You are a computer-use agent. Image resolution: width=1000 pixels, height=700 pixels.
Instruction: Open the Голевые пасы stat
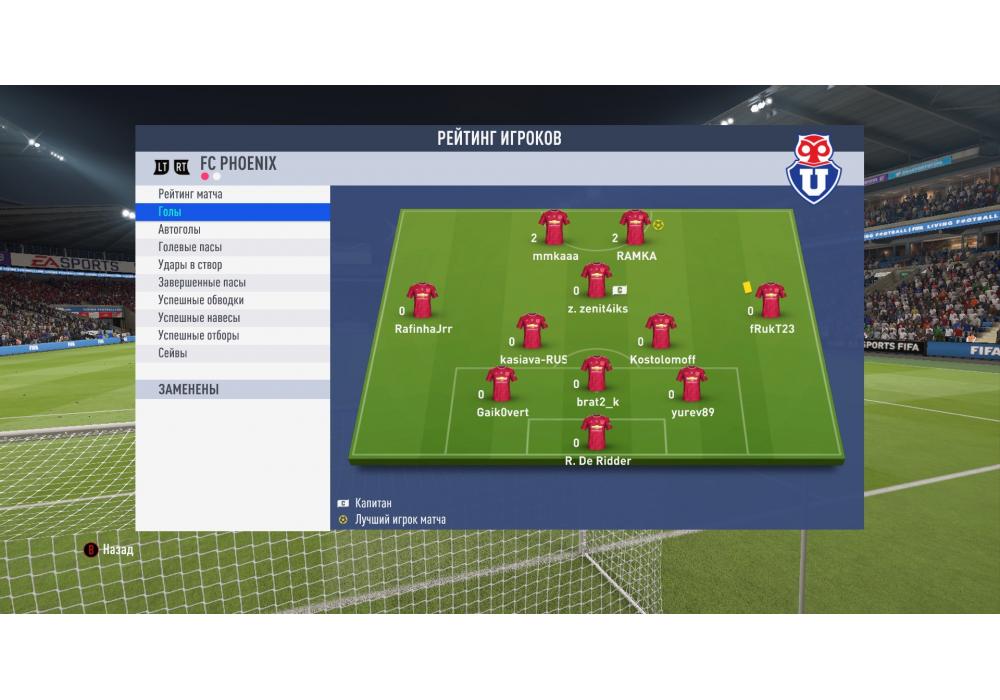(232, 247)
